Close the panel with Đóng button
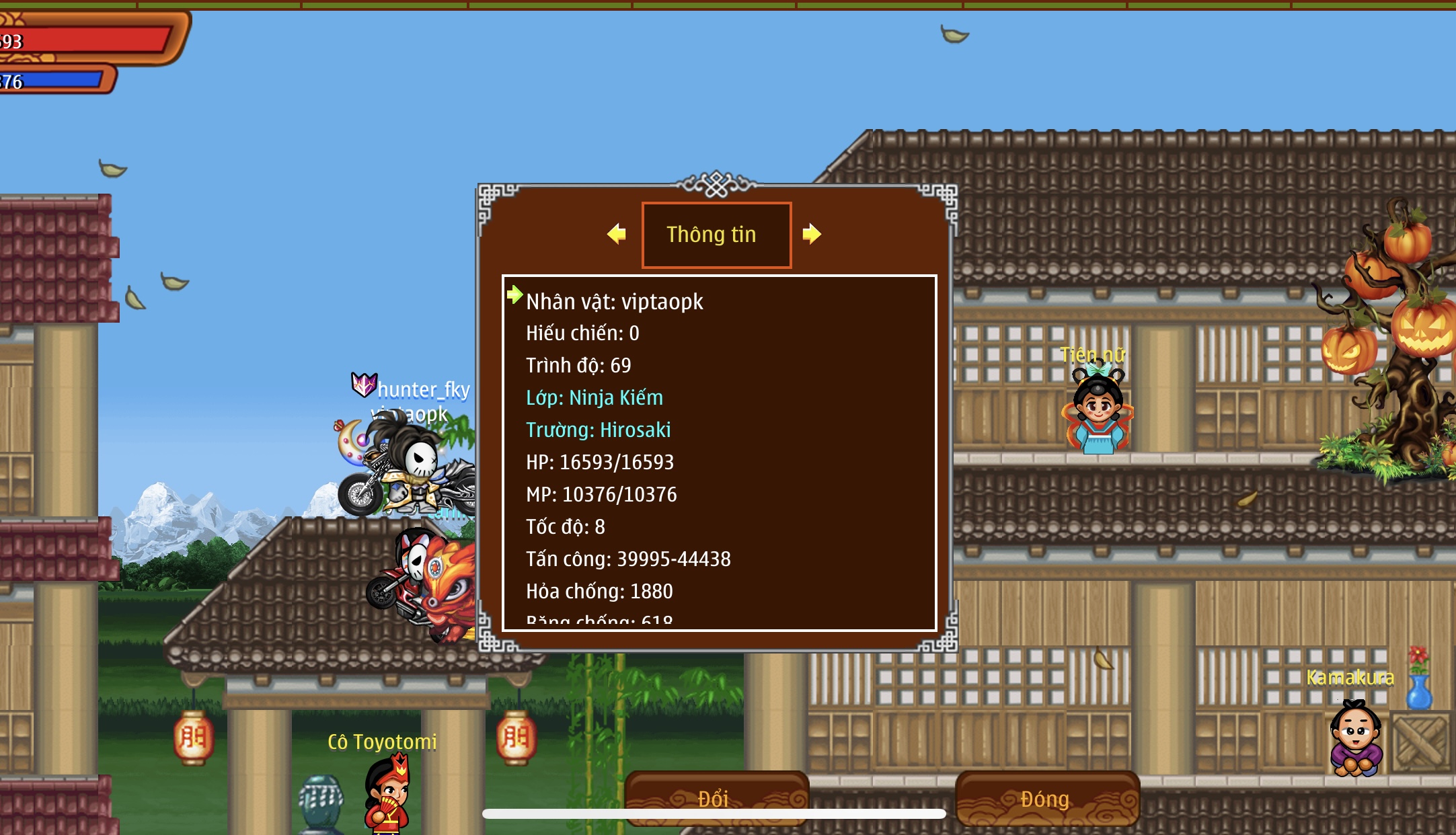This screenshot has height=835, width=1456. coord(1046,798)
